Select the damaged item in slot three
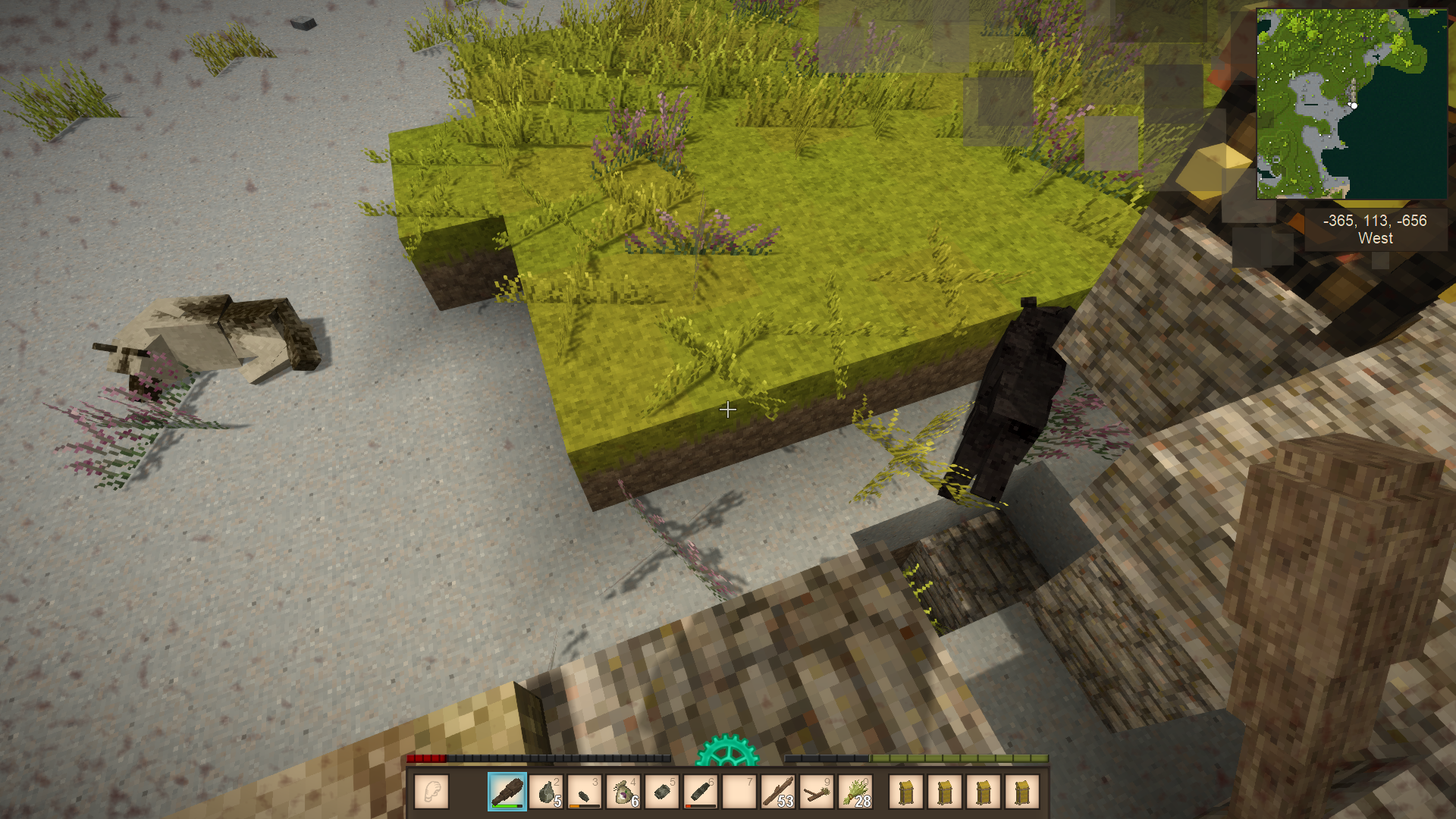Screen dimensions: 1456x819 pos(585,792)
